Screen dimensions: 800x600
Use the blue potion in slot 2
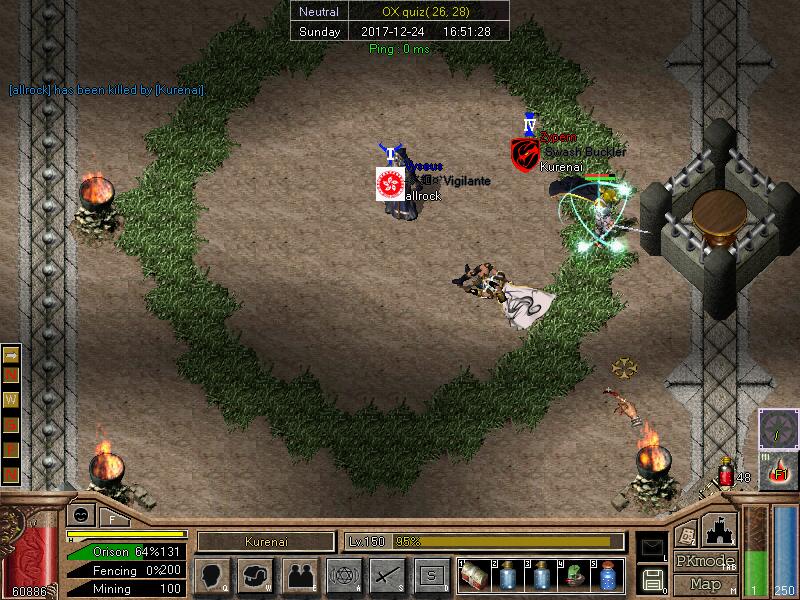pyautogui.click(x=508, y=576)
